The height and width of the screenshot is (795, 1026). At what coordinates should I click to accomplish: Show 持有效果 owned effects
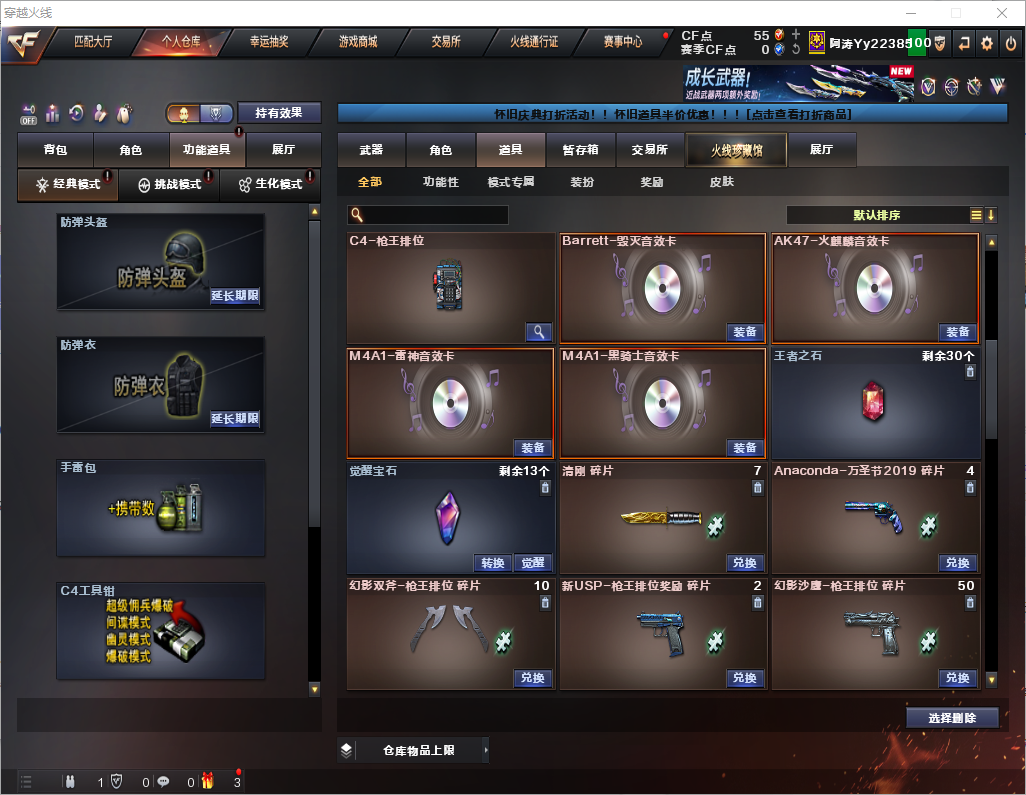(x=279, y=113)
